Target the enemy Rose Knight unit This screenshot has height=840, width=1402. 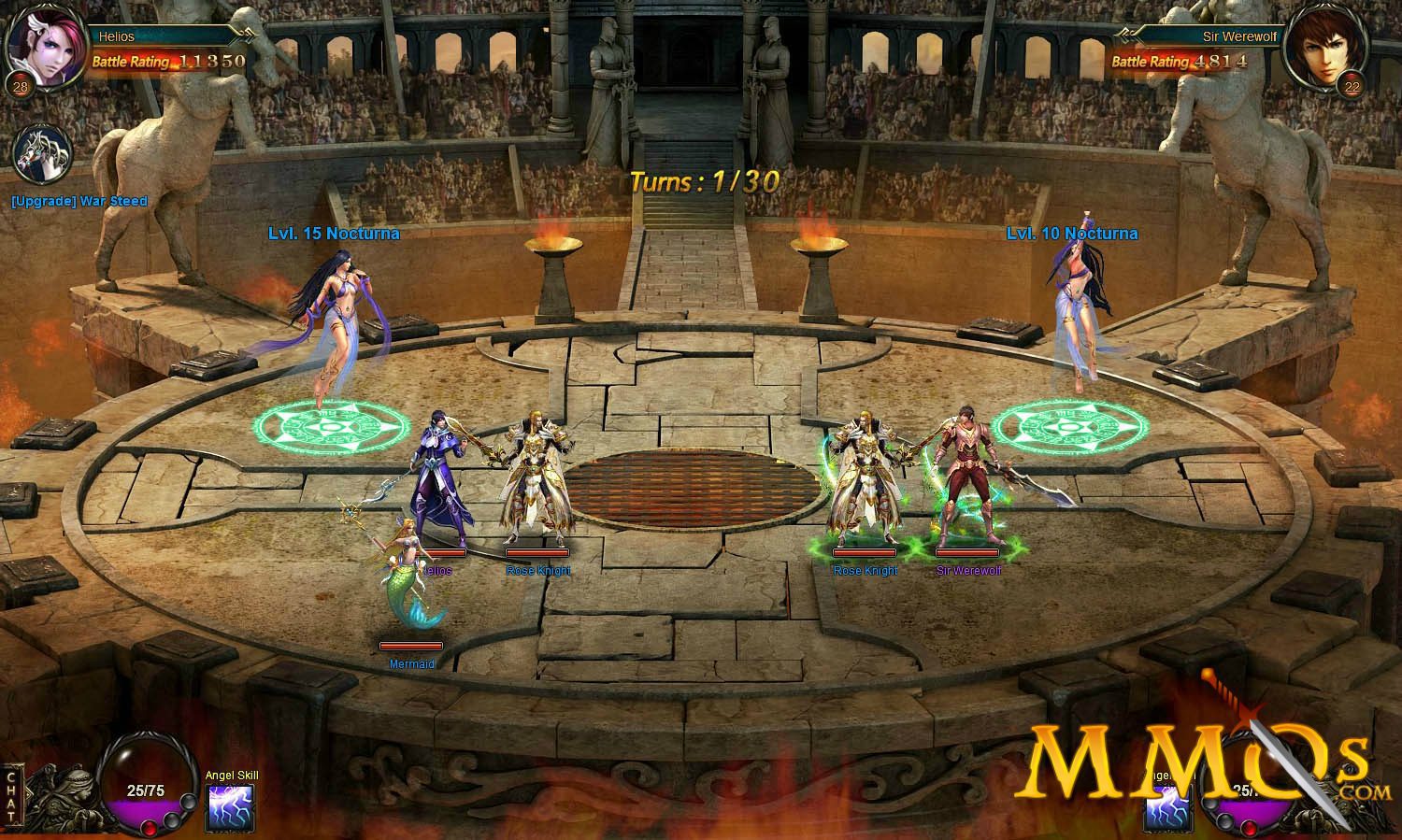[867, 477]
